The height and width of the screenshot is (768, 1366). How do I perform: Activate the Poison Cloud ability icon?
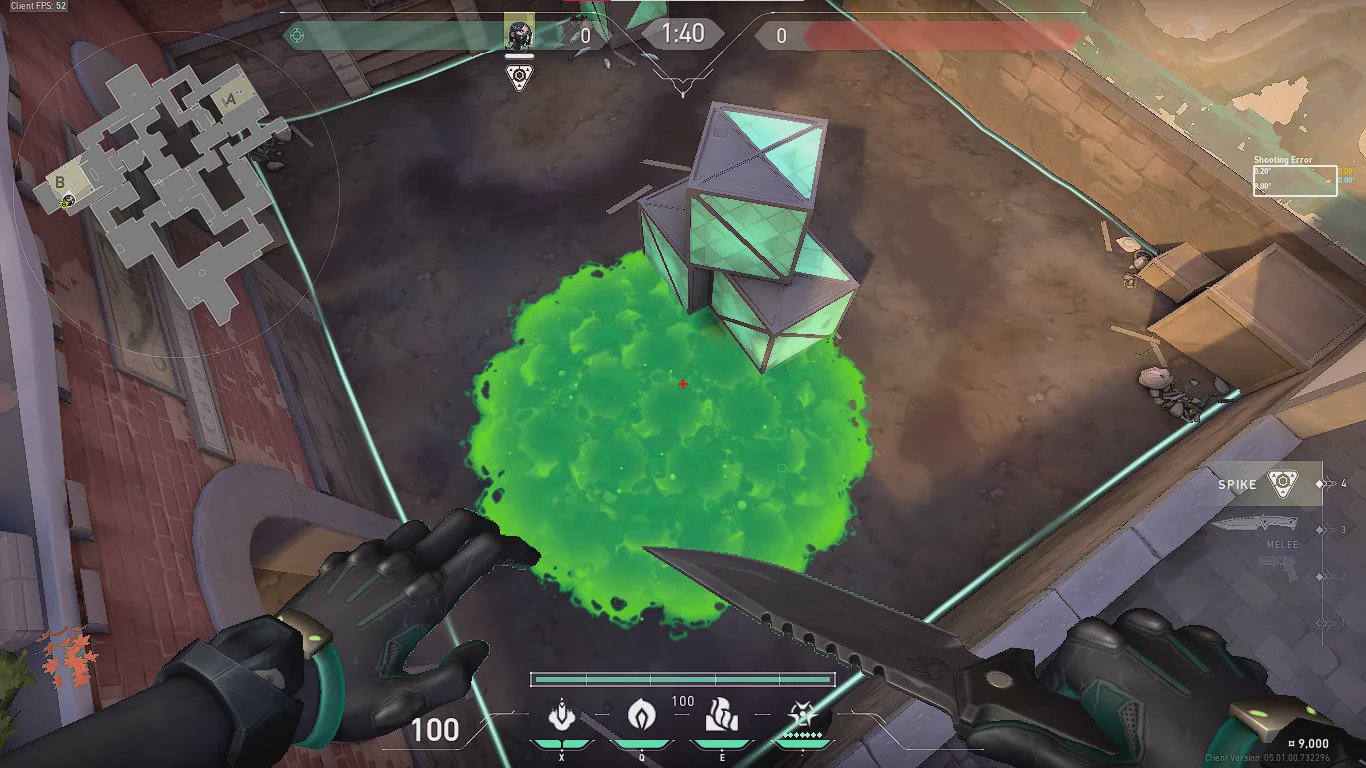pos(640,716)
